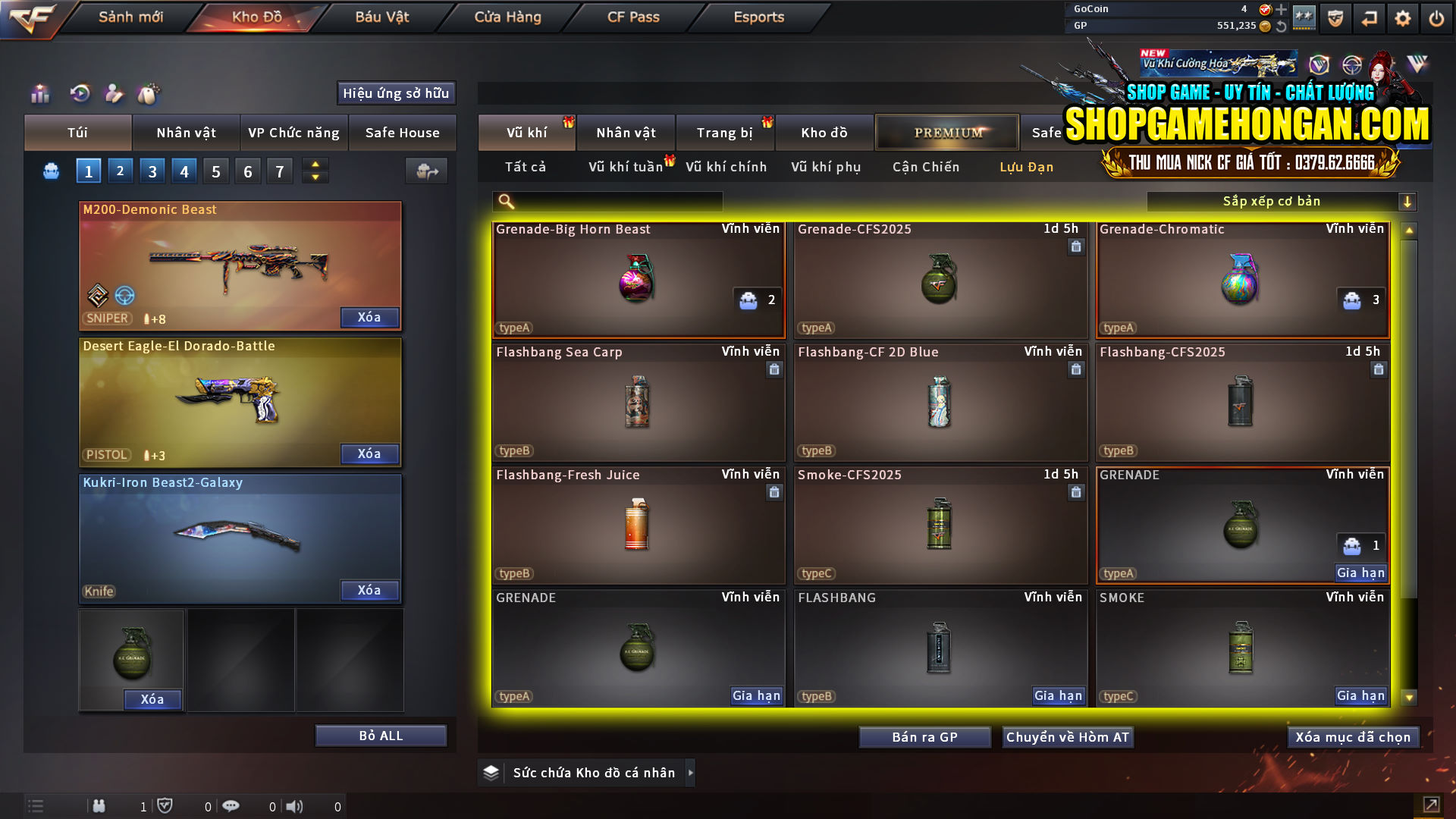The image size is (1456, 819).
Task: Open the character gift icon in the toolbar
Action: (115, 94)
